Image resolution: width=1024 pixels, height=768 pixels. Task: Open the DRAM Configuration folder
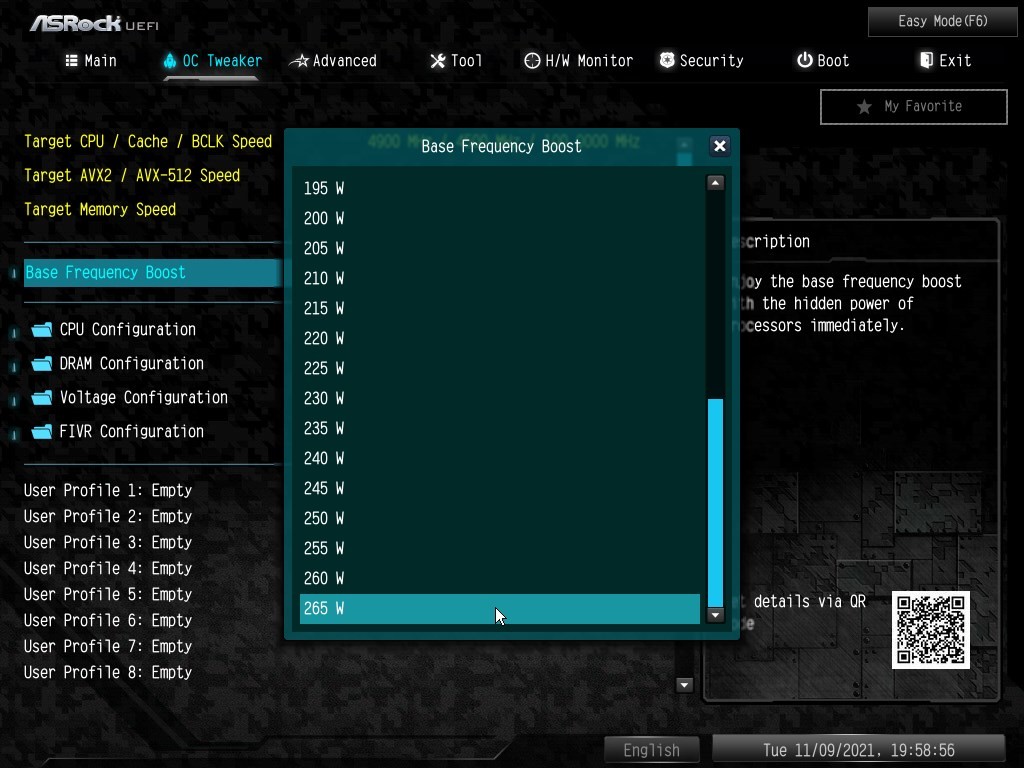click(x=131, y=363)
